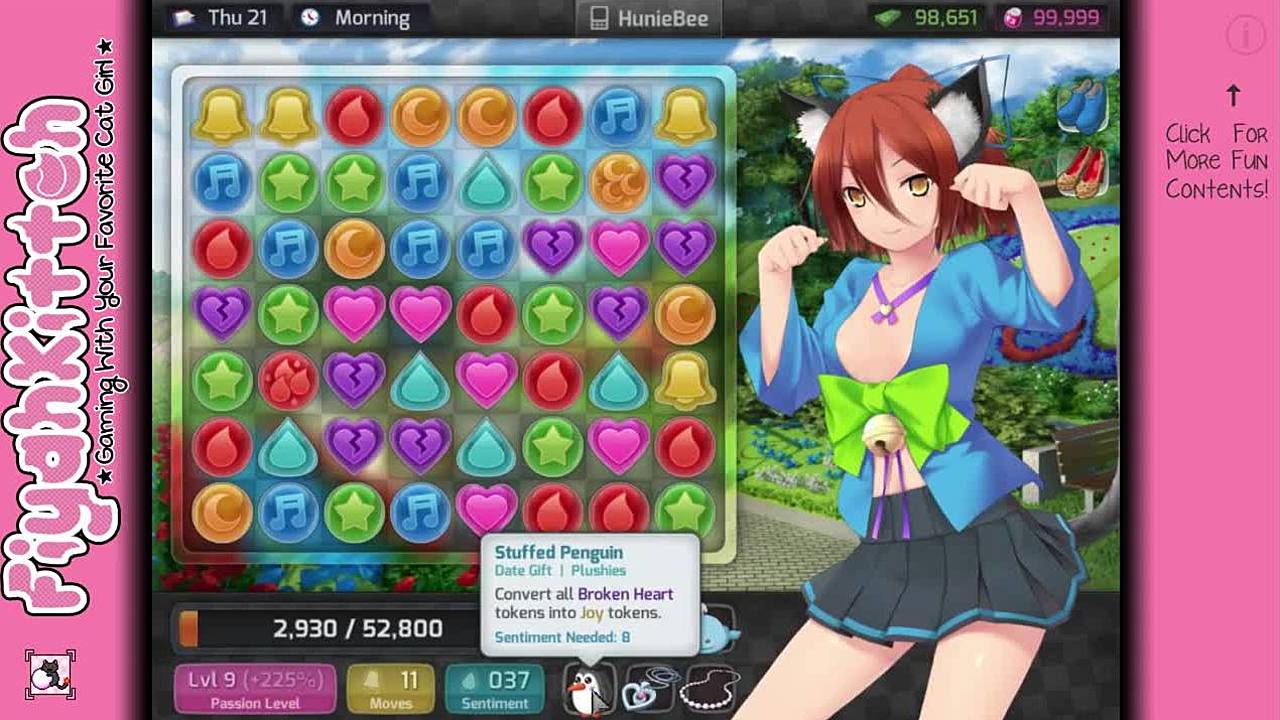Click the orange swirl Joy token

(x=619, y=182)
